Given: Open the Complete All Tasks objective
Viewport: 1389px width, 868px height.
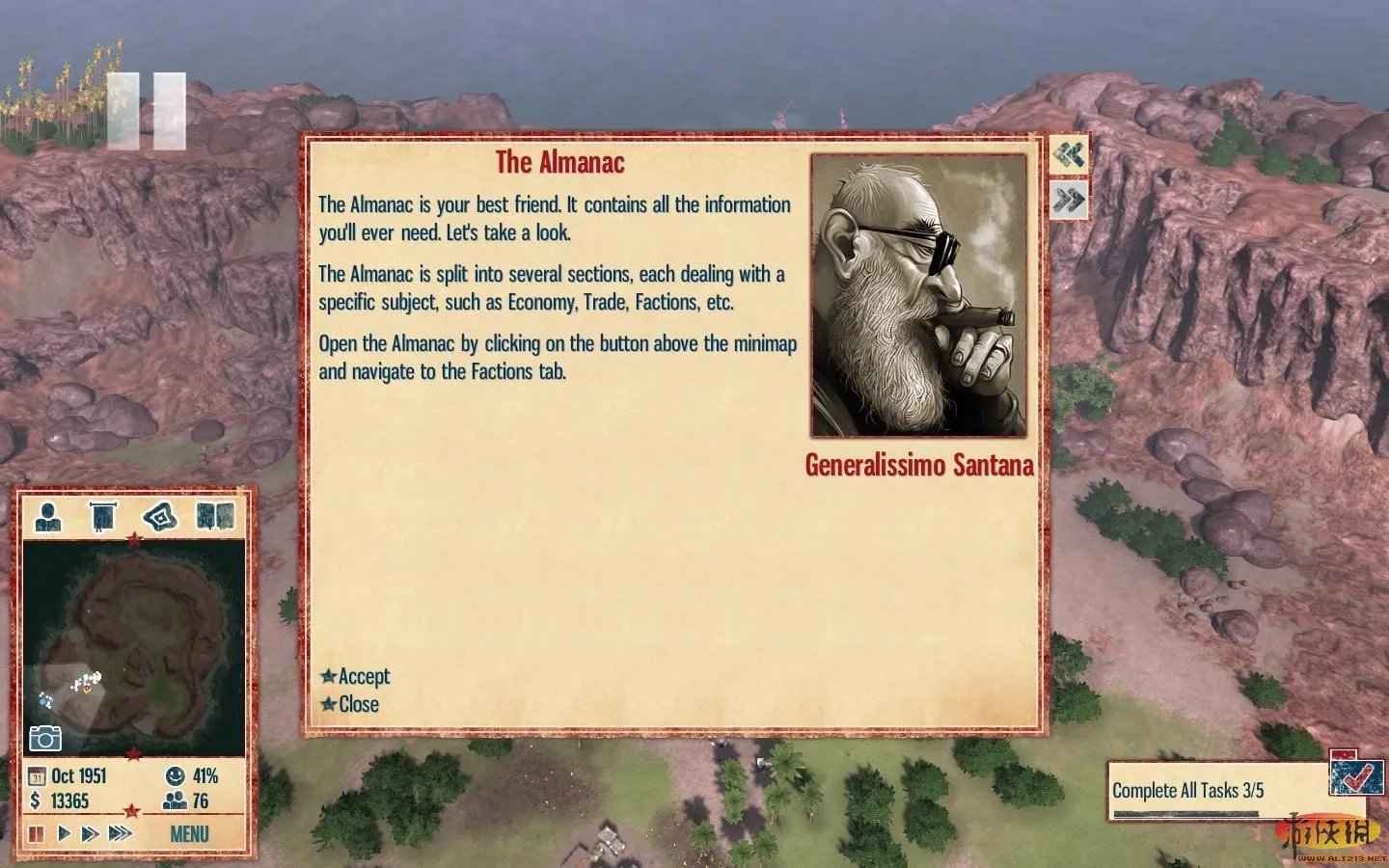Looking at the screenshot, I should point(1187,791).
